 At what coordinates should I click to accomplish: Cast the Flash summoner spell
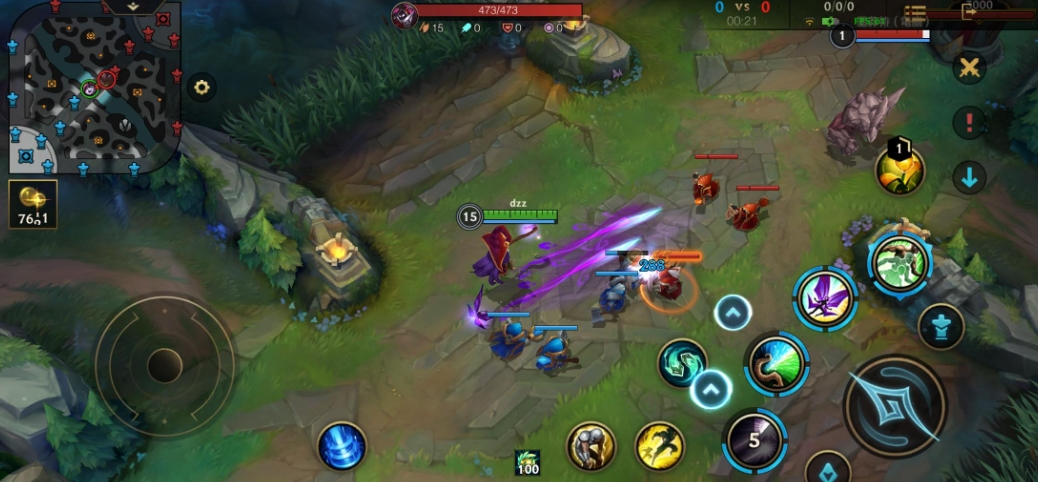659,445
